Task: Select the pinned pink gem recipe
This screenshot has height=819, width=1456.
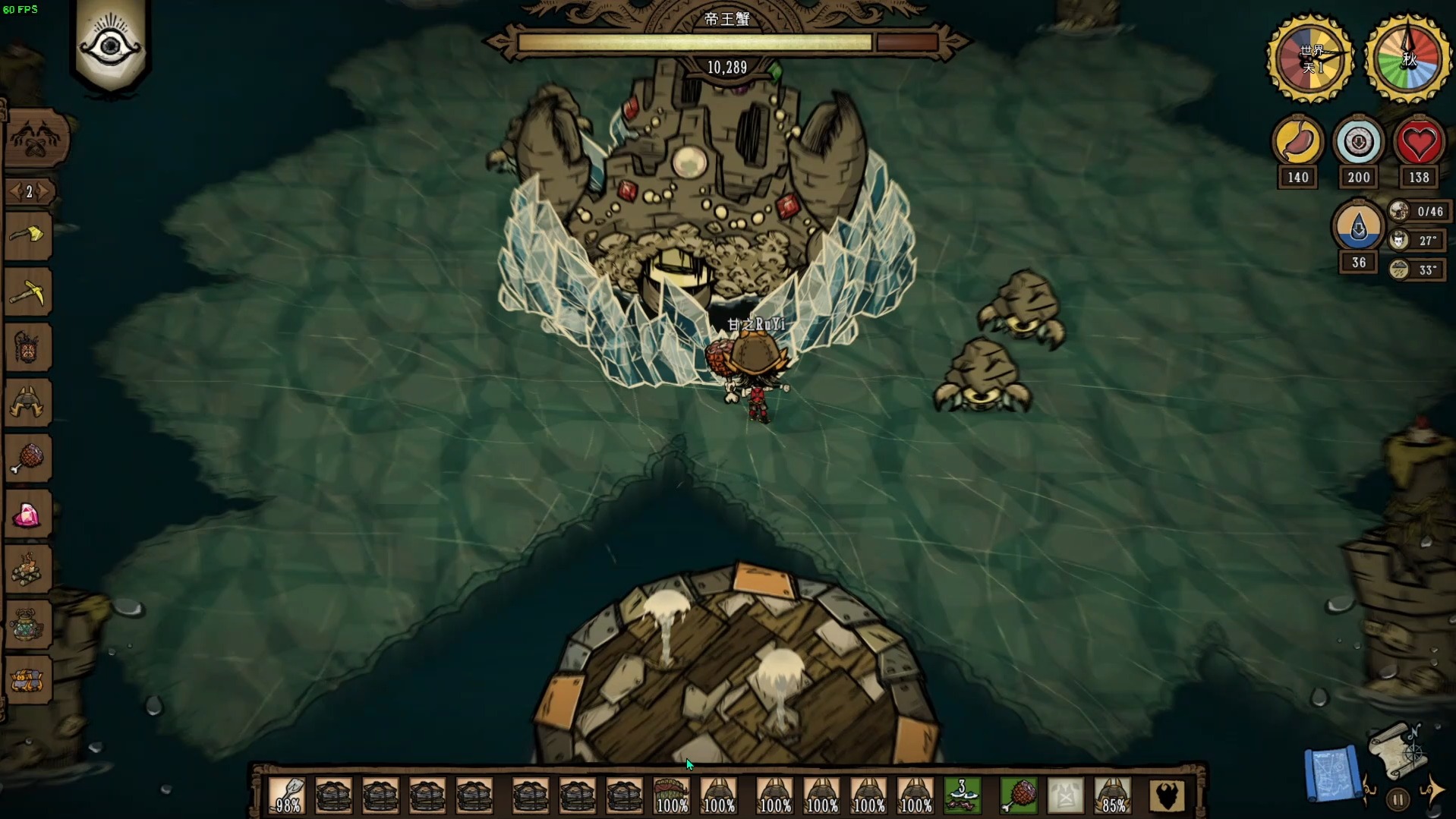Action: [28, 515]
